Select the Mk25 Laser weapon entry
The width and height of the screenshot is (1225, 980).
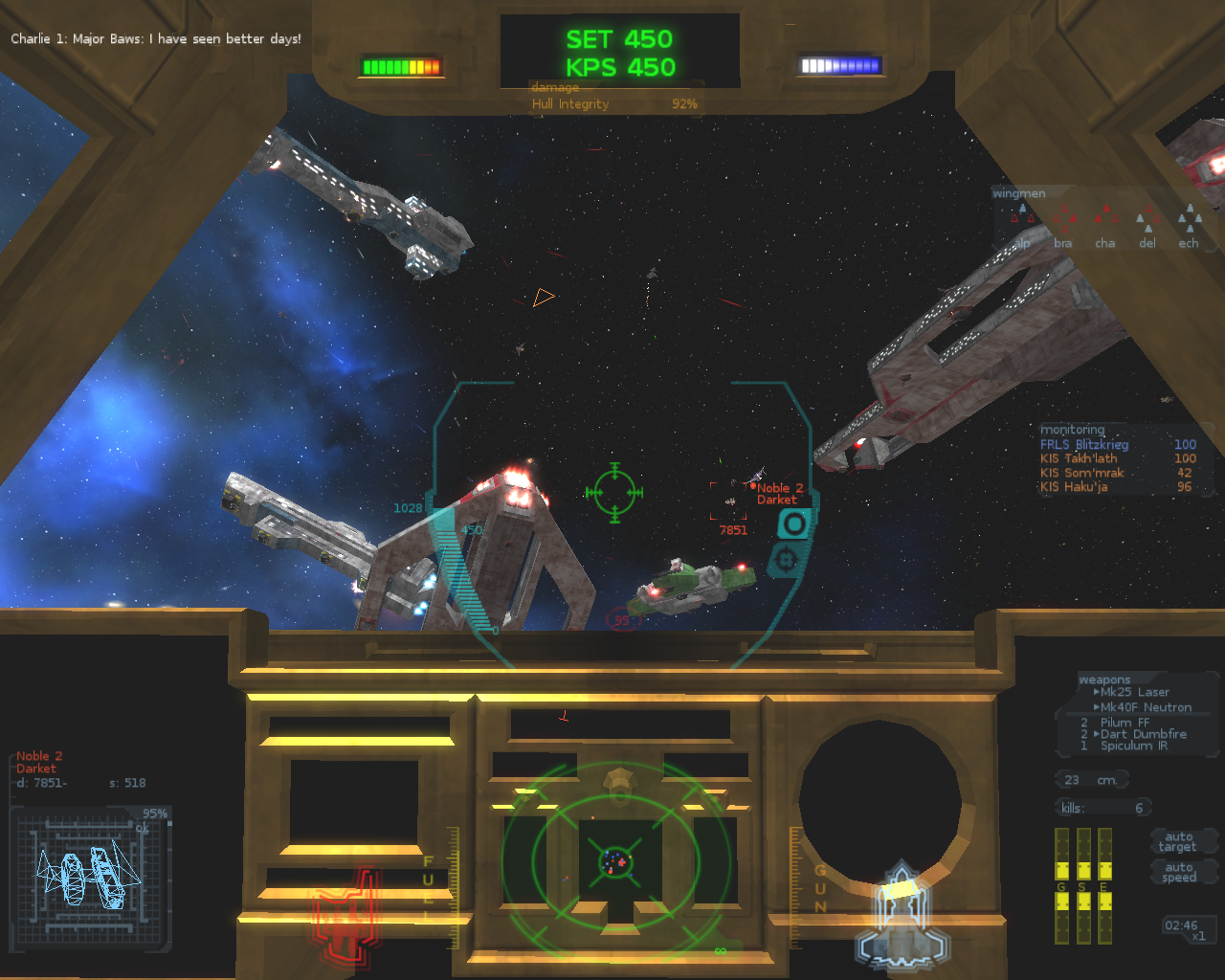pos(1134,692)
